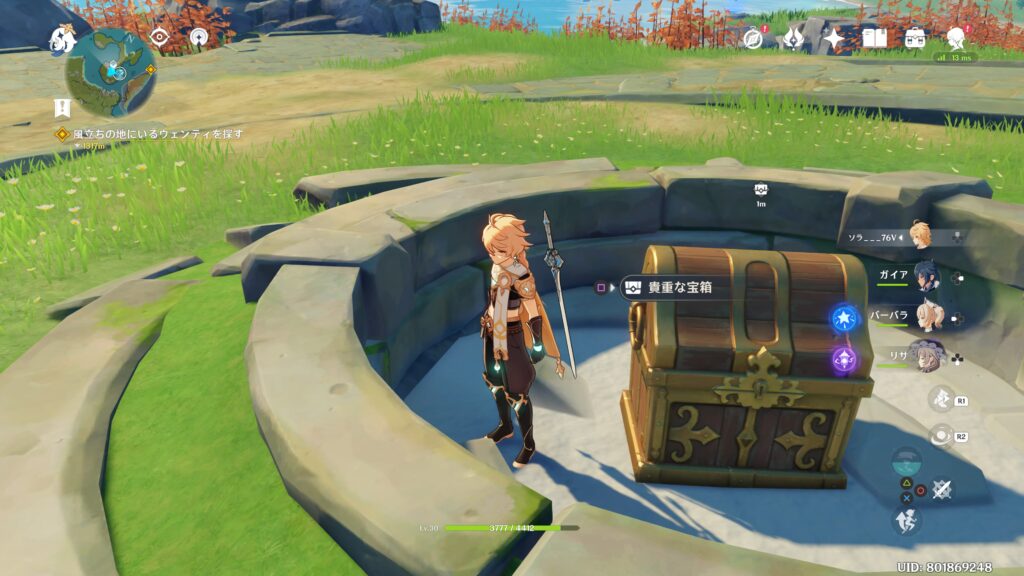Open the compass events icon

[x=753, y=38]
